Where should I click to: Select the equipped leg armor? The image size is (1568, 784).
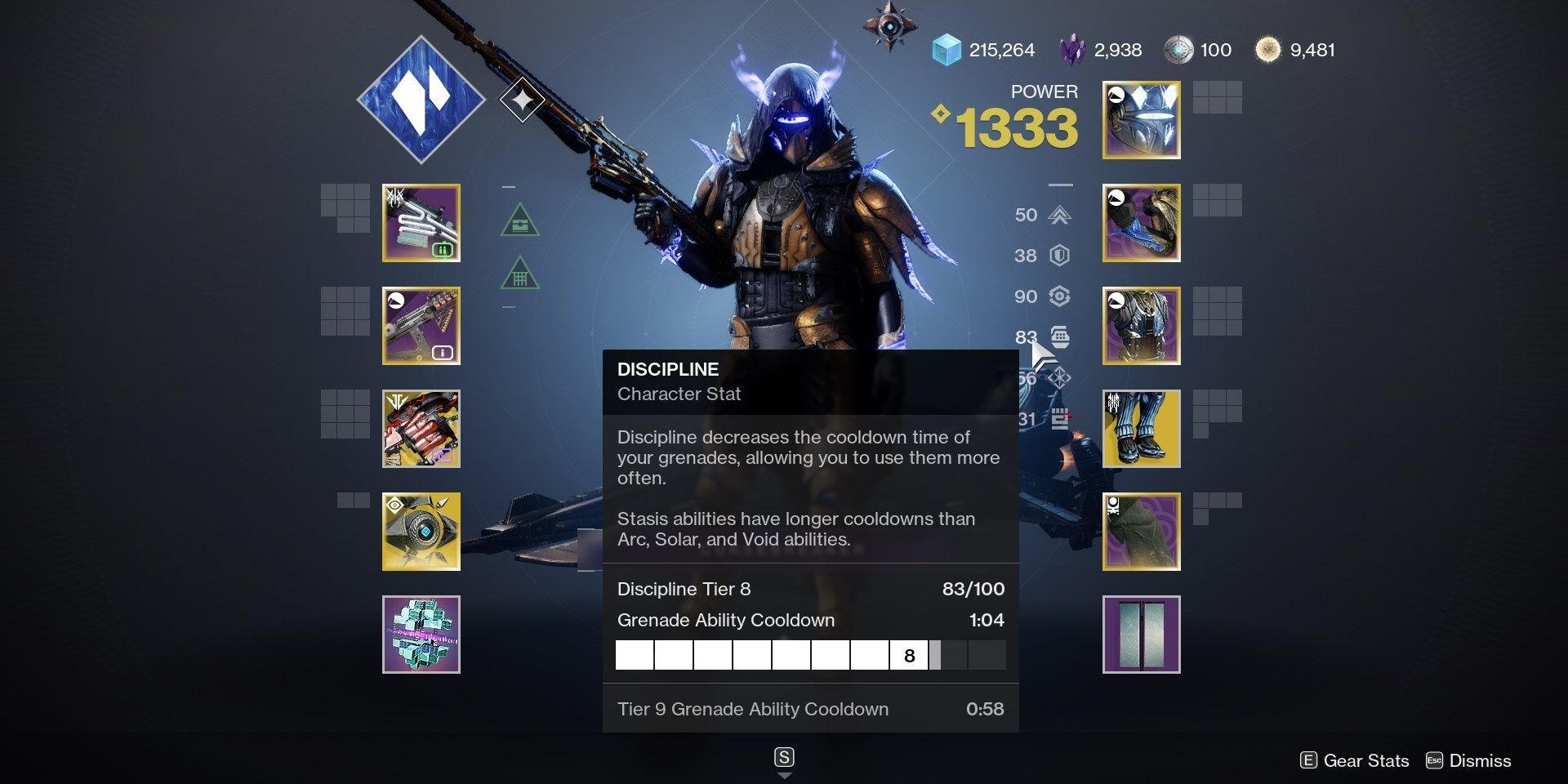click(x=1140, y=428)
